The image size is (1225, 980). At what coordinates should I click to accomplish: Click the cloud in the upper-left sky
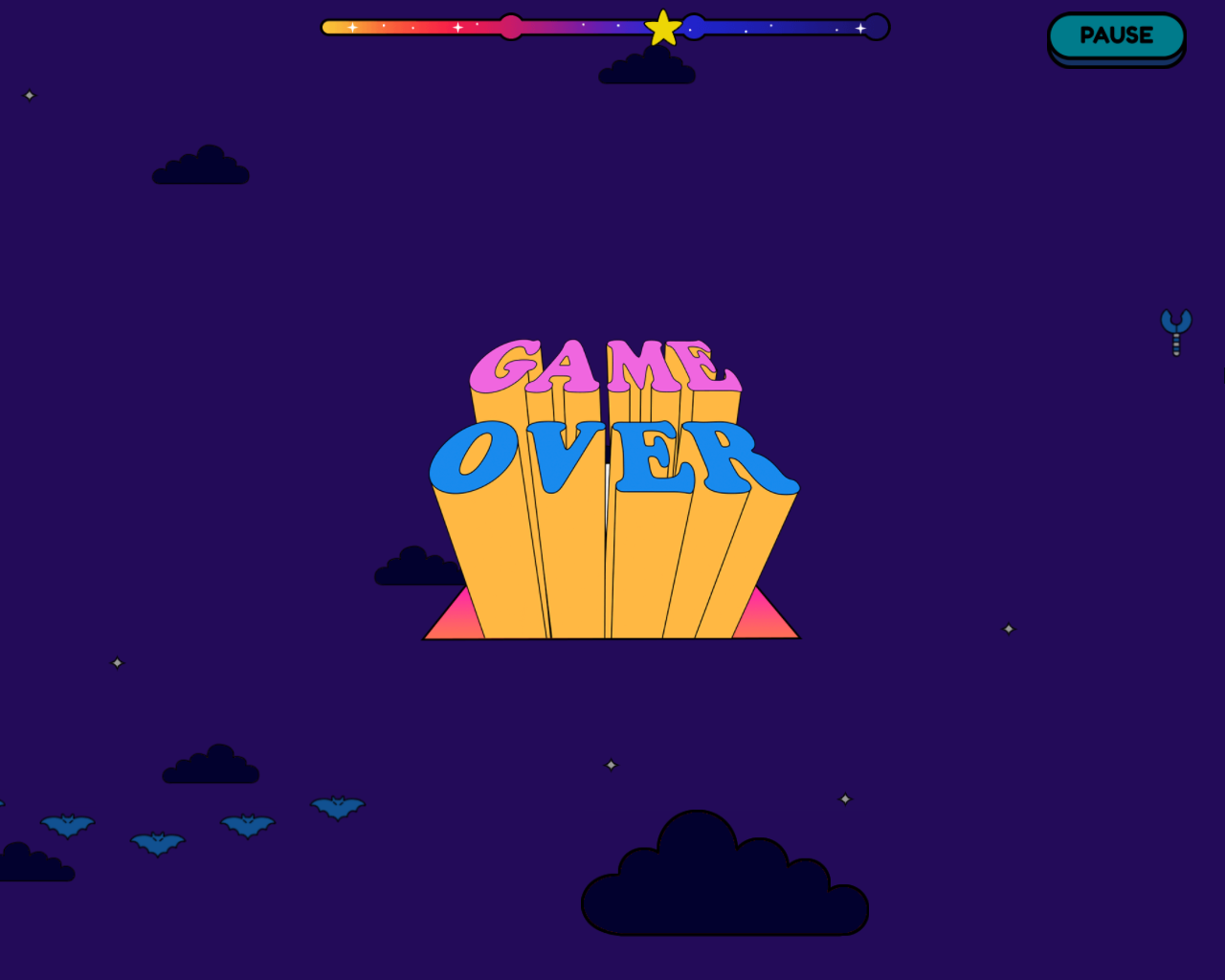203,165
